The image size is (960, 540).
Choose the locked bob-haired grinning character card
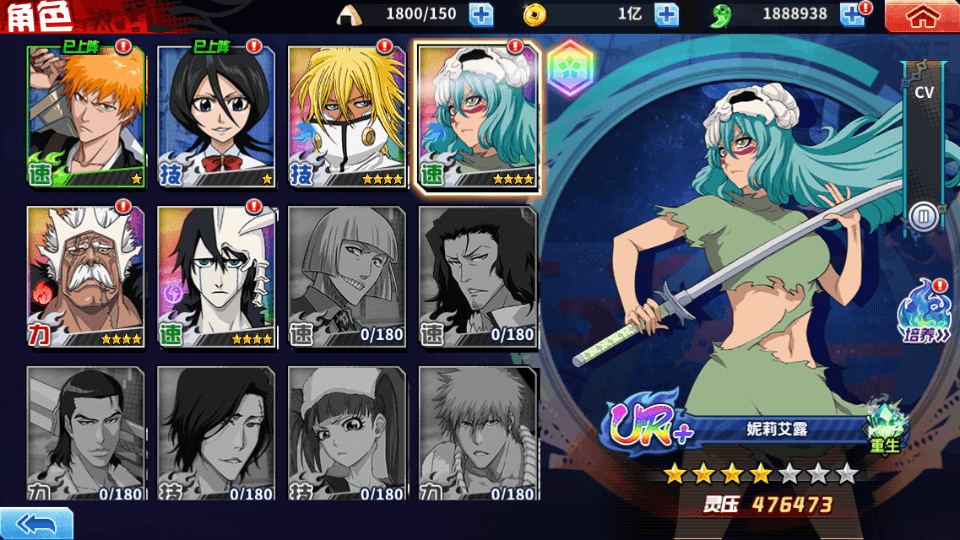[x=347, y=277]
